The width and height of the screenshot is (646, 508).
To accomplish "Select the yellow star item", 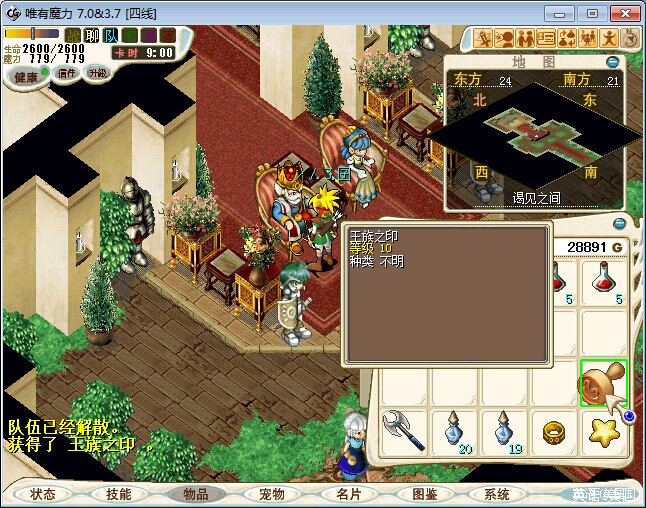I will (x=603, y=433).
